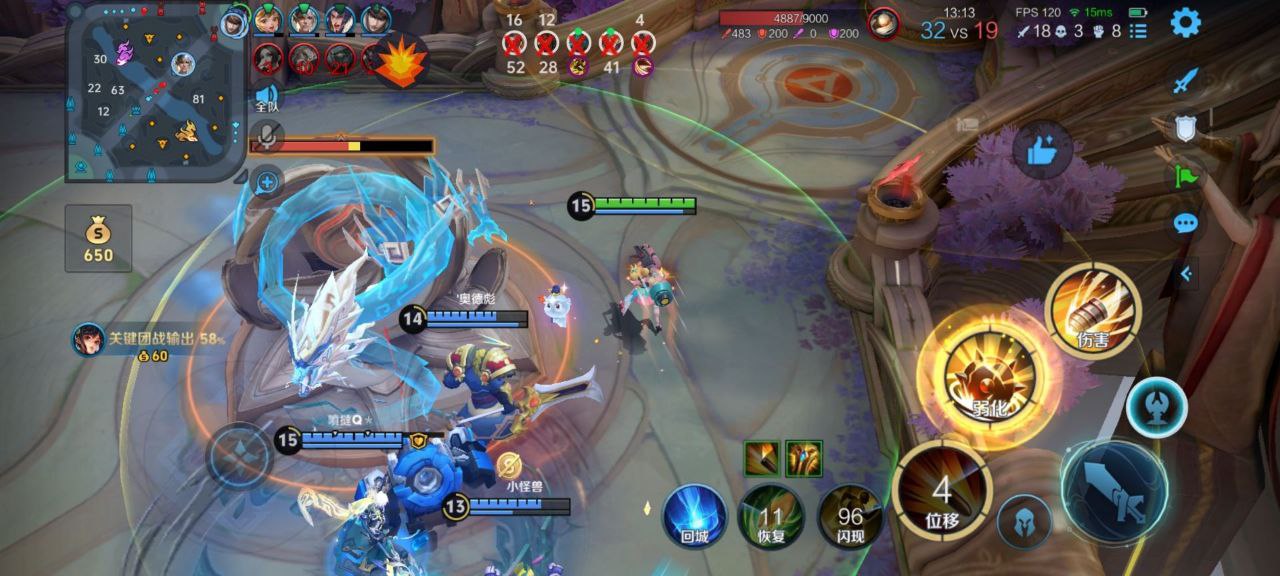Trigger the 位移 dash skill
Viewport: 1280px width, 576px height.
941,490
